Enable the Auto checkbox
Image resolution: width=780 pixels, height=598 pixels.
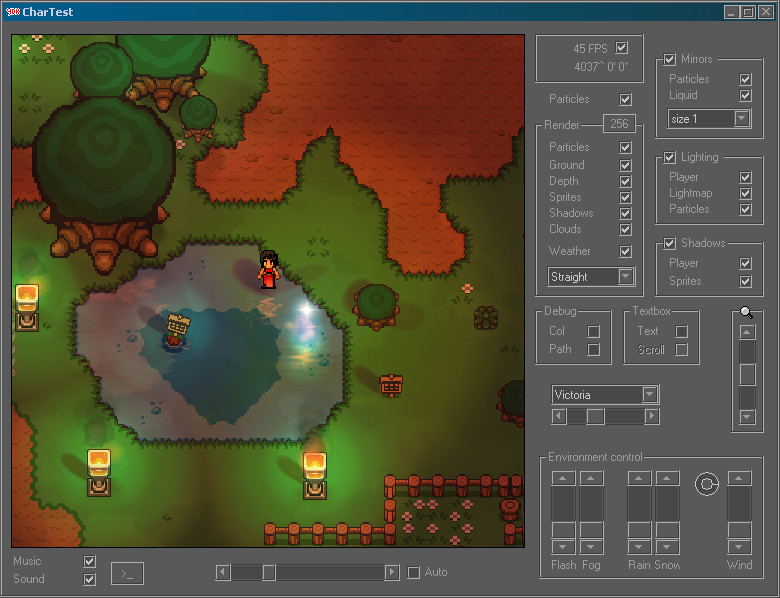[x=414, y=573]
